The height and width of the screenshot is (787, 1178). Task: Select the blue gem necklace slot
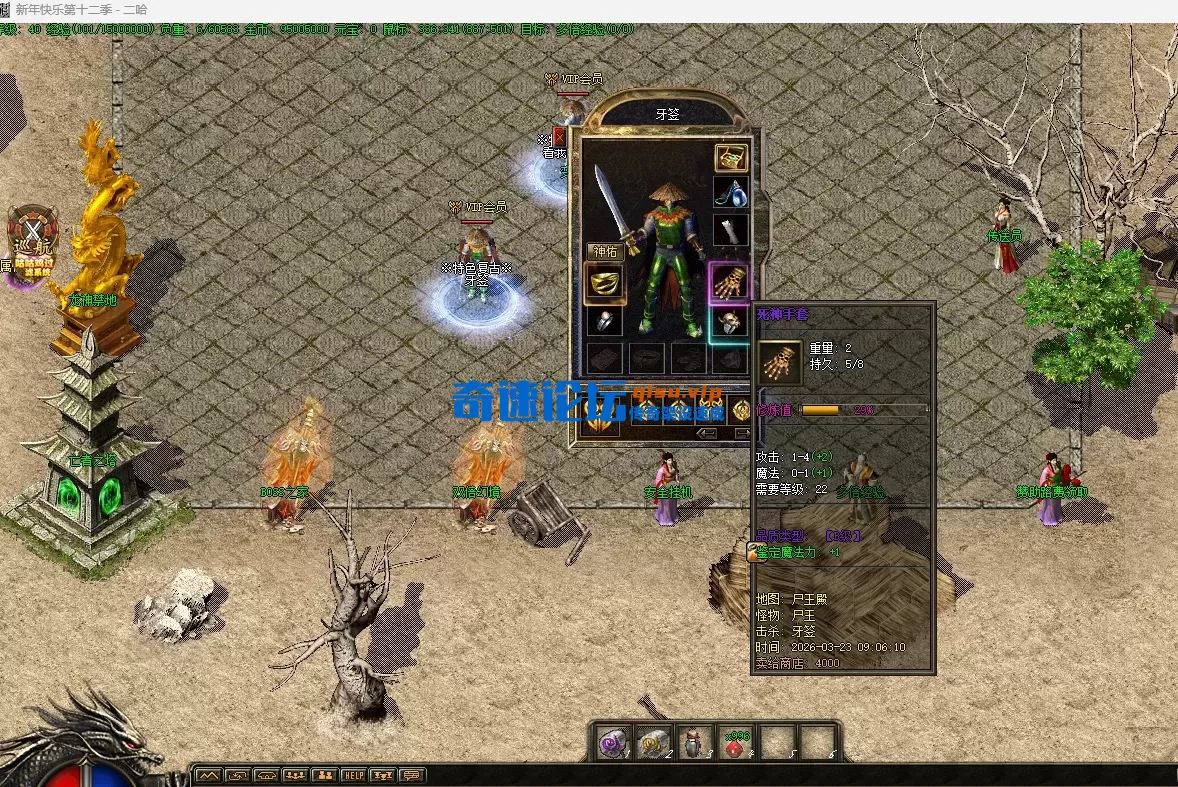pos(731,193)
